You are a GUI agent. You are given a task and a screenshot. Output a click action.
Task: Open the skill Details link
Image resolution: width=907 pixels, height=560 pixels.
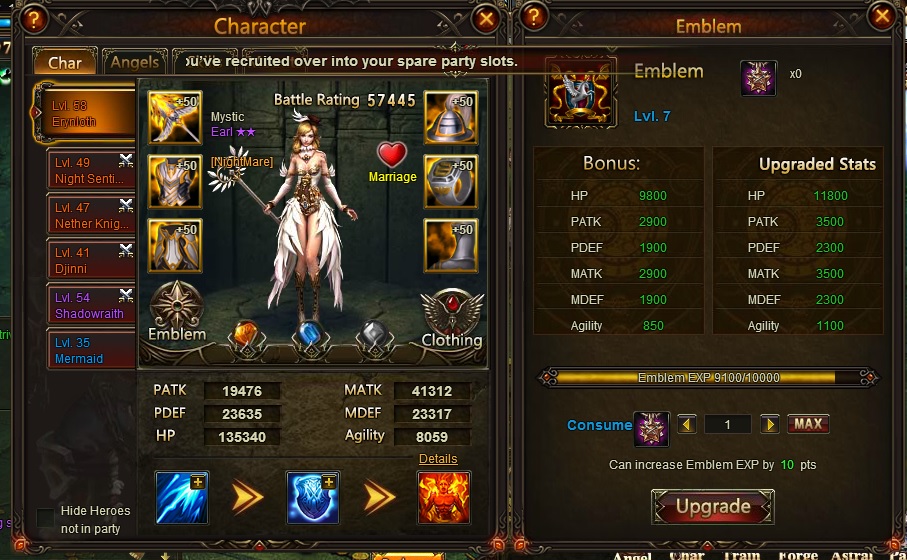point(438,459)
